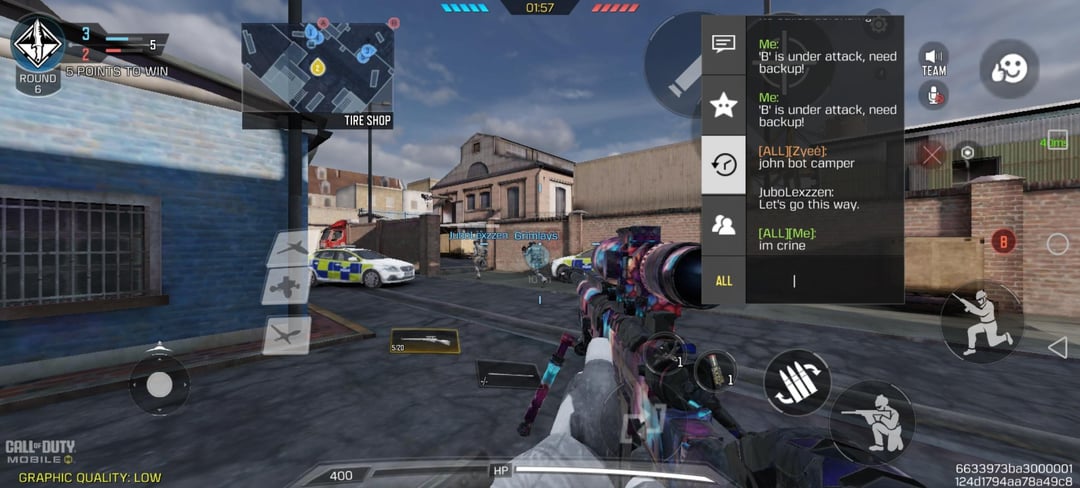
Task: Open the star favorites chat tab
Action: [x=723, y=105]
